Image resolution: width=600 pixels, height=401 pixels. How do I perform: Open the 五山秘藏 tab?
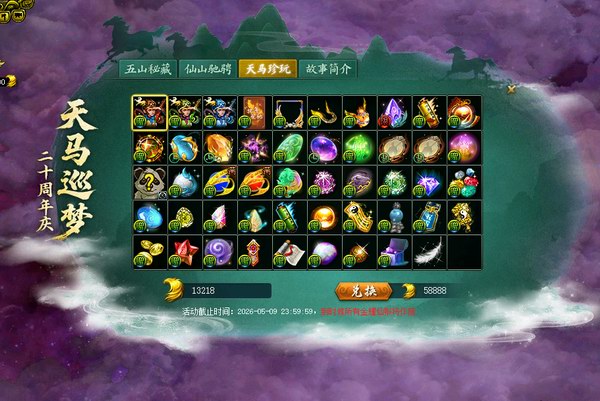point(148,70)
